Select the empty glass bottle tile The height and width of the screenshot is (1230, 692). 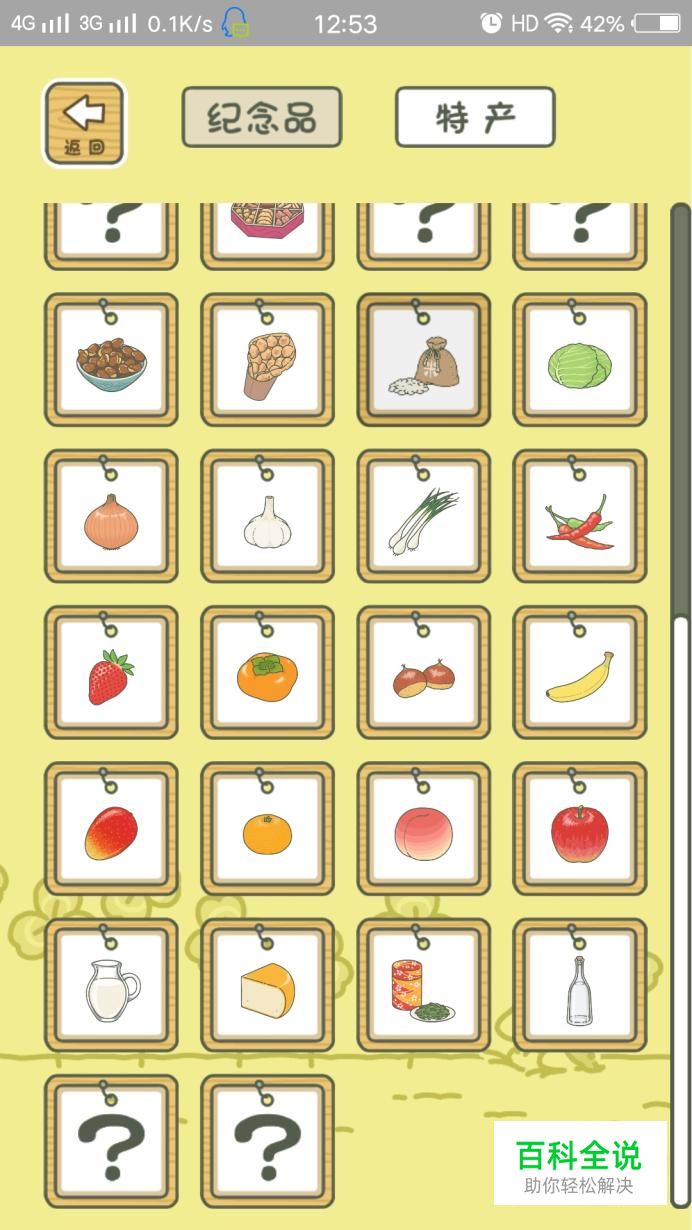pyautogui.click(x=580, y=987)
